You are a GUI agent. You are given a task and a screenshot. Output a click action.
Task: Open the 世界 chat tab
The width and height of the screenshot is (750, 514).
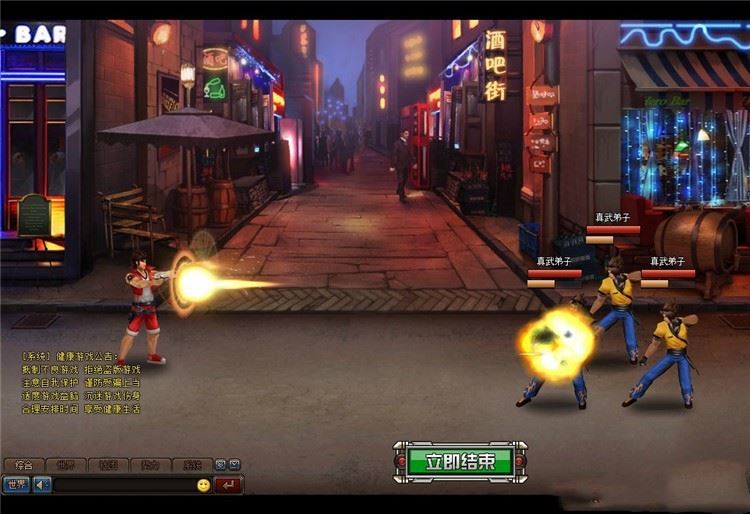pos(66,465)
